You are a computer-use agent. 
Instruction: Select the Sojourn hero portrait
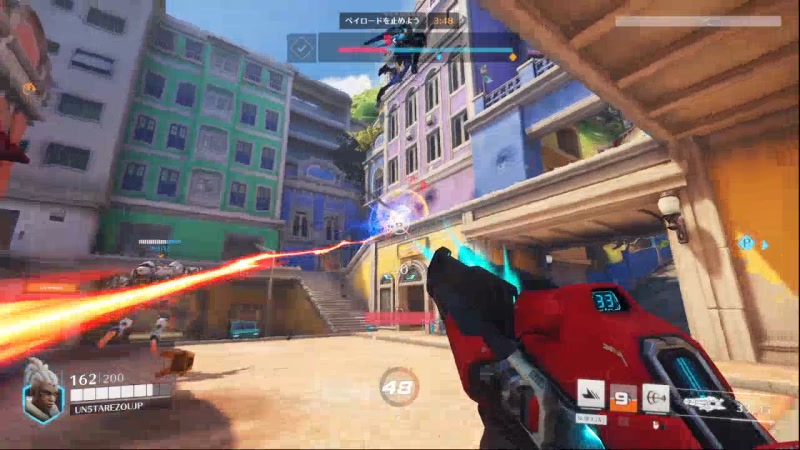pyautogui.click(x=43, y=389)
